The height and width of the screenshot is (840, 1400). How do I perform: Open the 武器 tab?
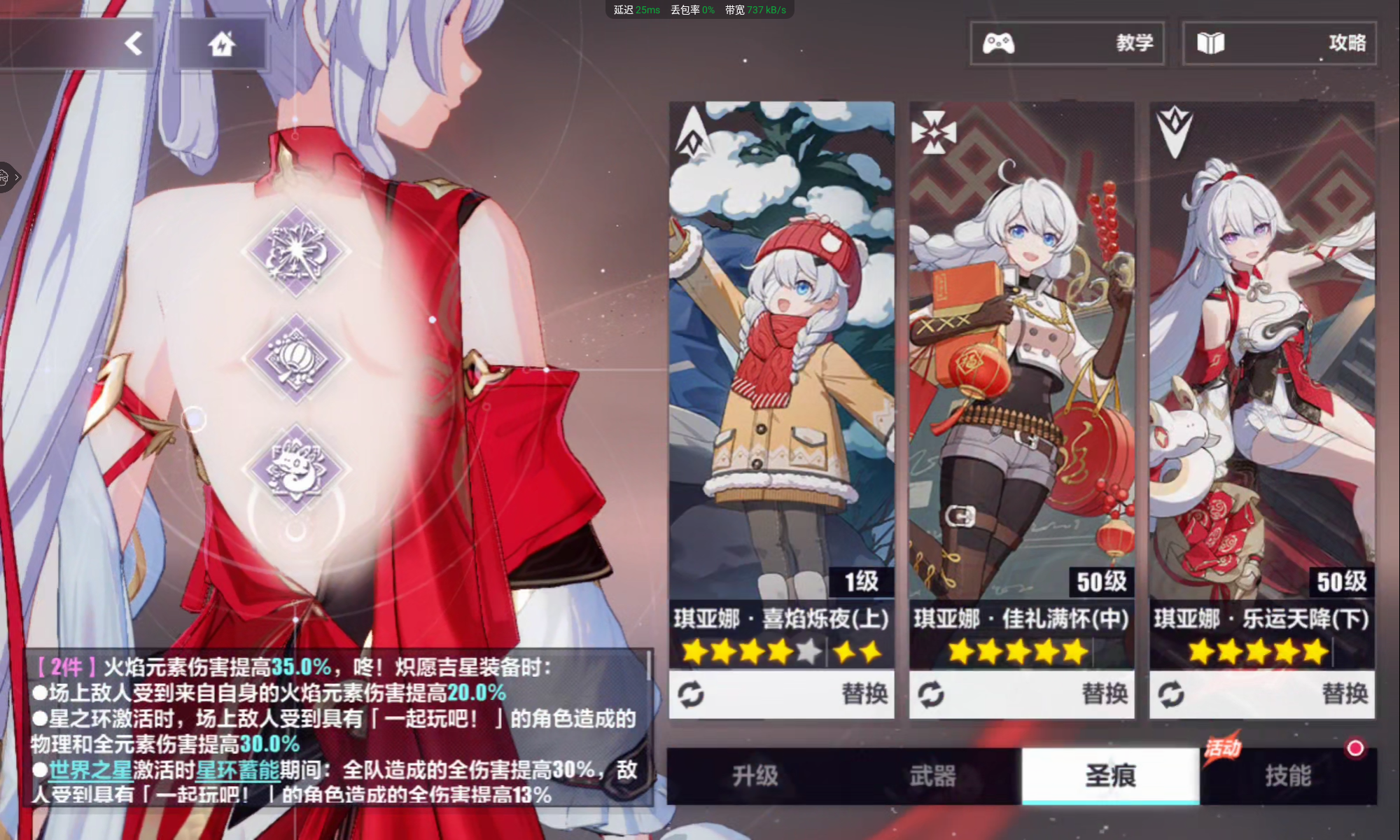(x=931, y=777)
